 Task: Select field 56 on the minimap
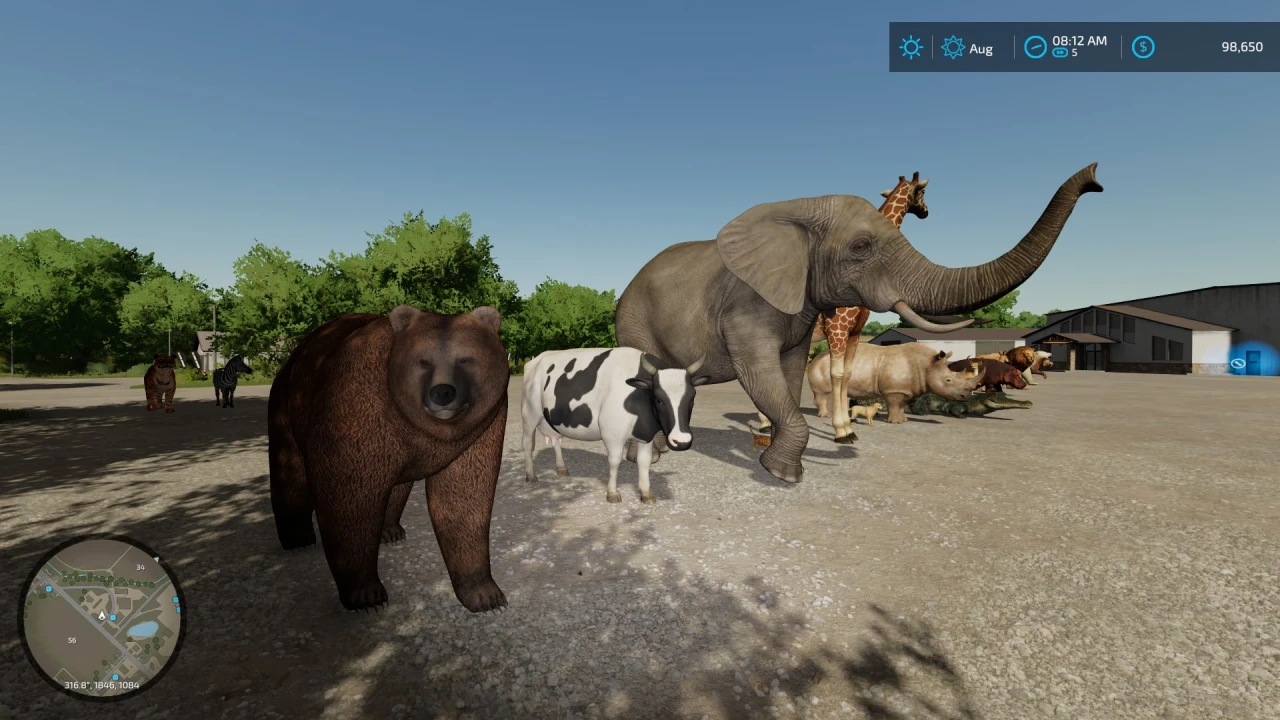pyautogui.click(x=72, y=640)
